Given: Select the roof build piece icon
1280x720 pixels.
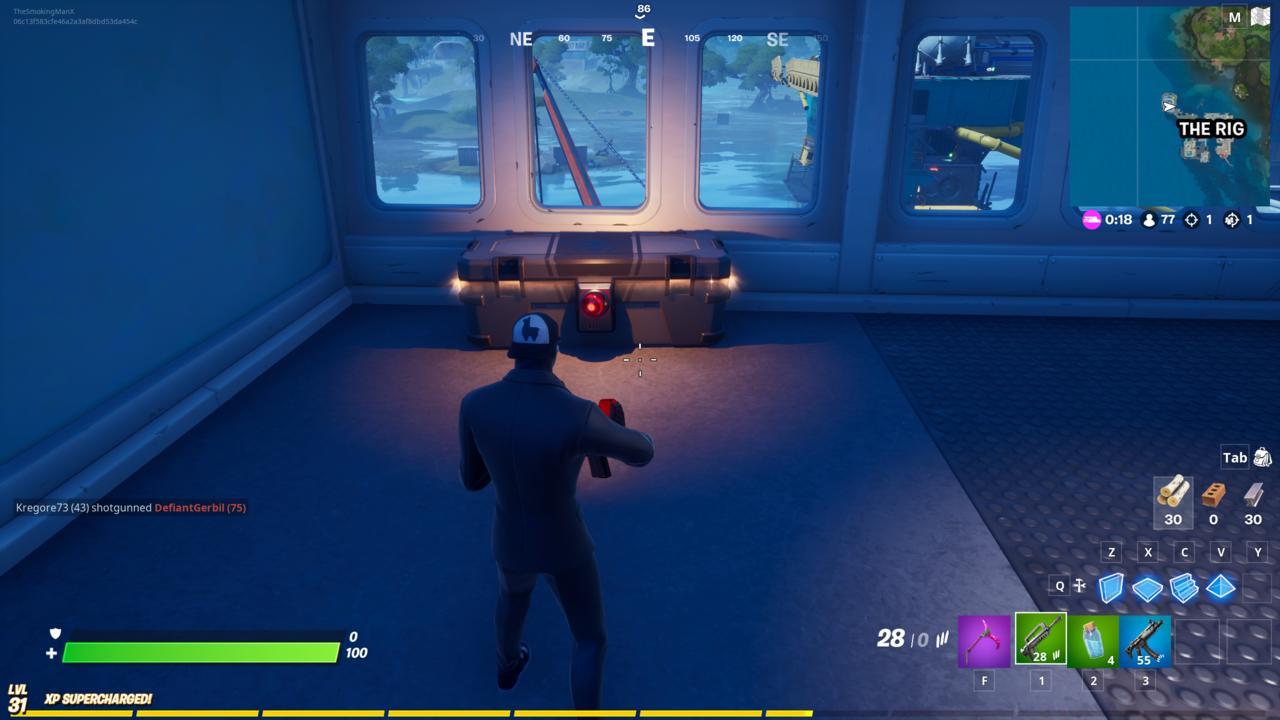Looking at the screenshot, I should point(1222,589).
